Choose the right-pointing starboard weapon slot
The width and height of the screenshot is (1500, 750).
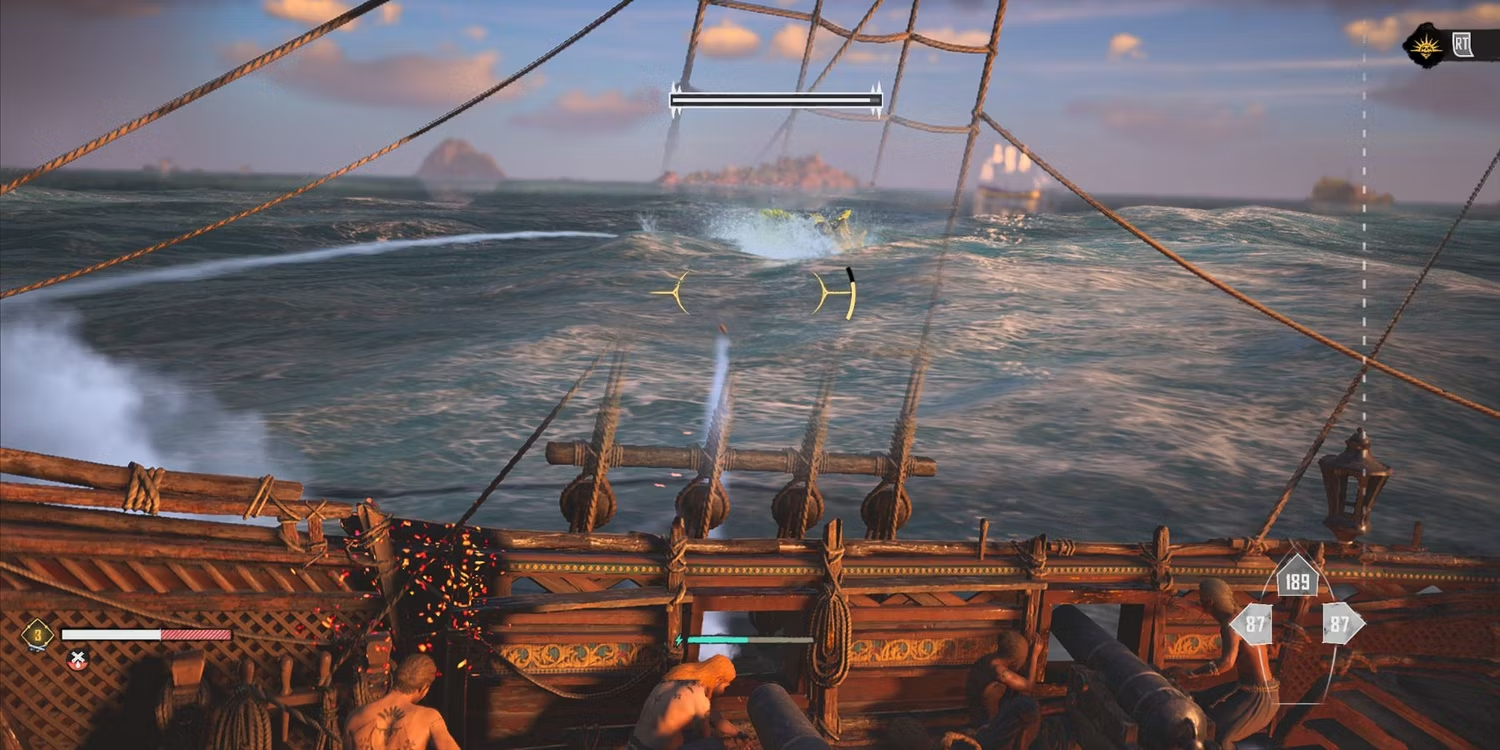1342,624
